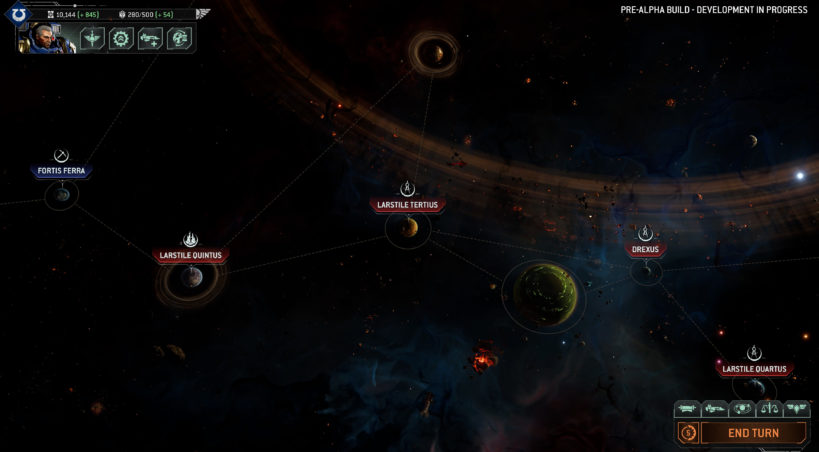Choose the Fortis Ferra planet label
Screen dimensions: 819x452
coord(62,171)
